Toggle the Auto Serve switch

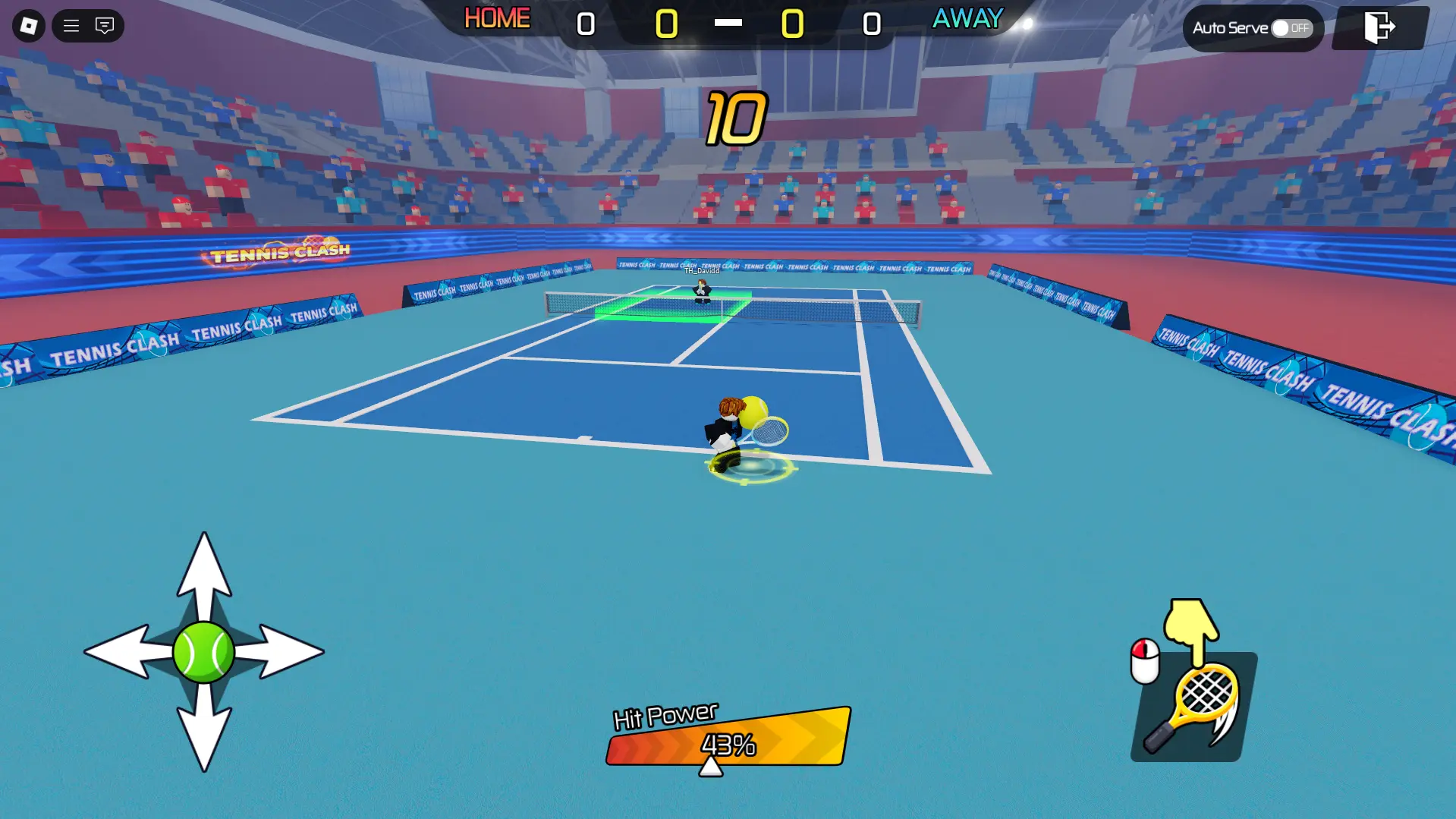pyautogui.click(x=1291, y=28)
